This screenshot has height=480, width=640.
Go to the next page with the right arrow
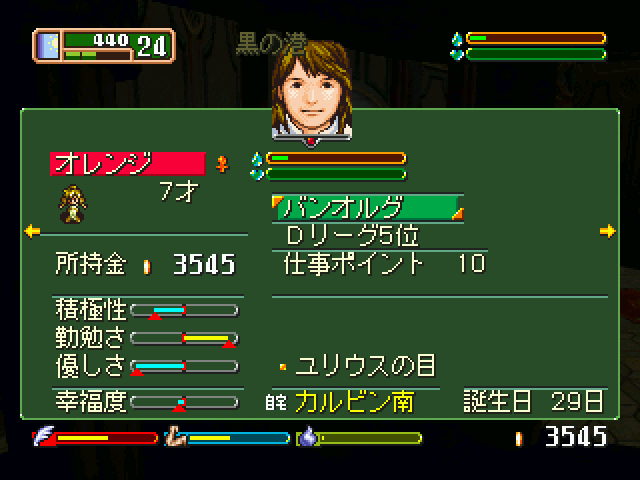607,232
